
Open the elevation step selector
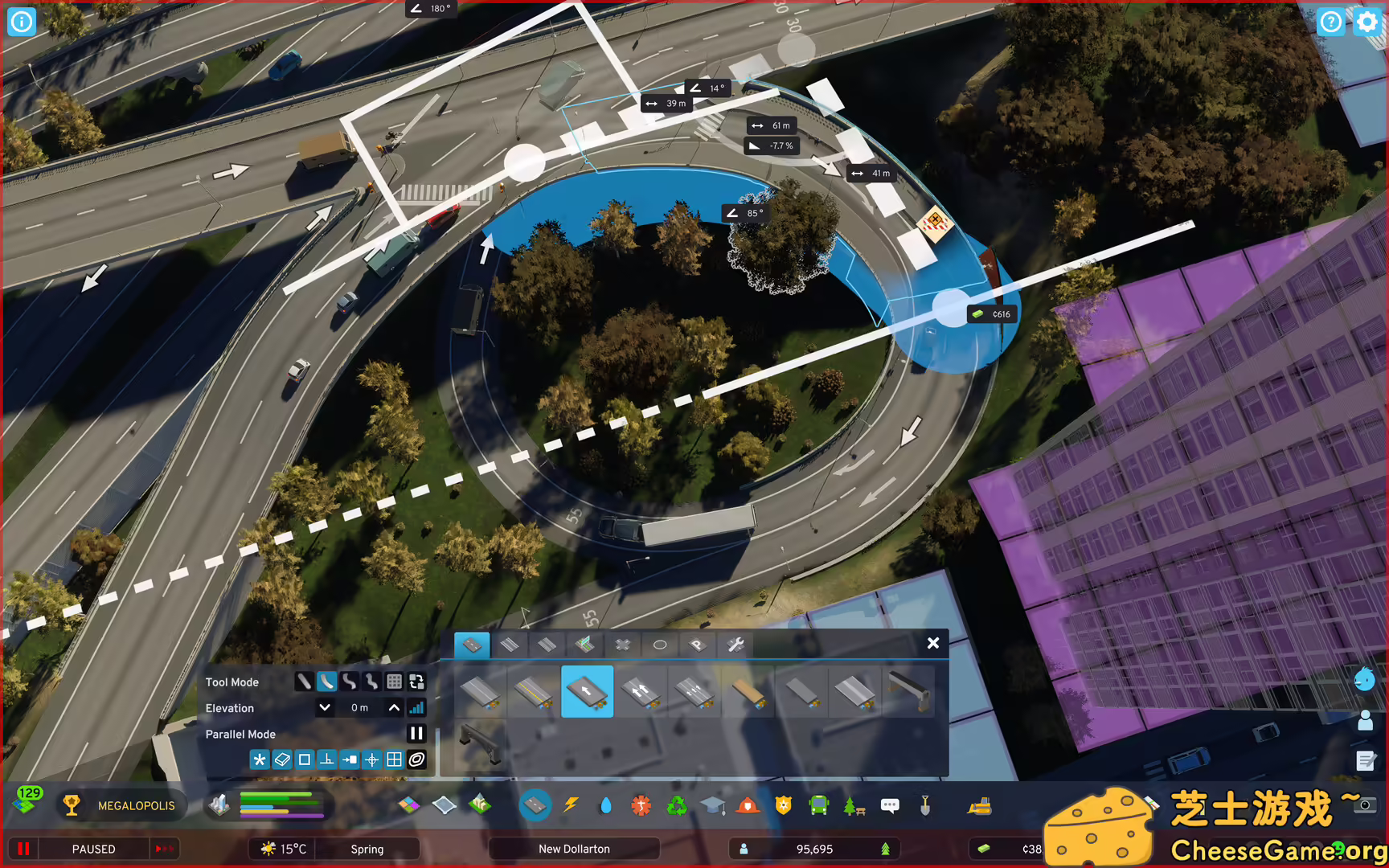pyautogui.click(x=416, y=708)
